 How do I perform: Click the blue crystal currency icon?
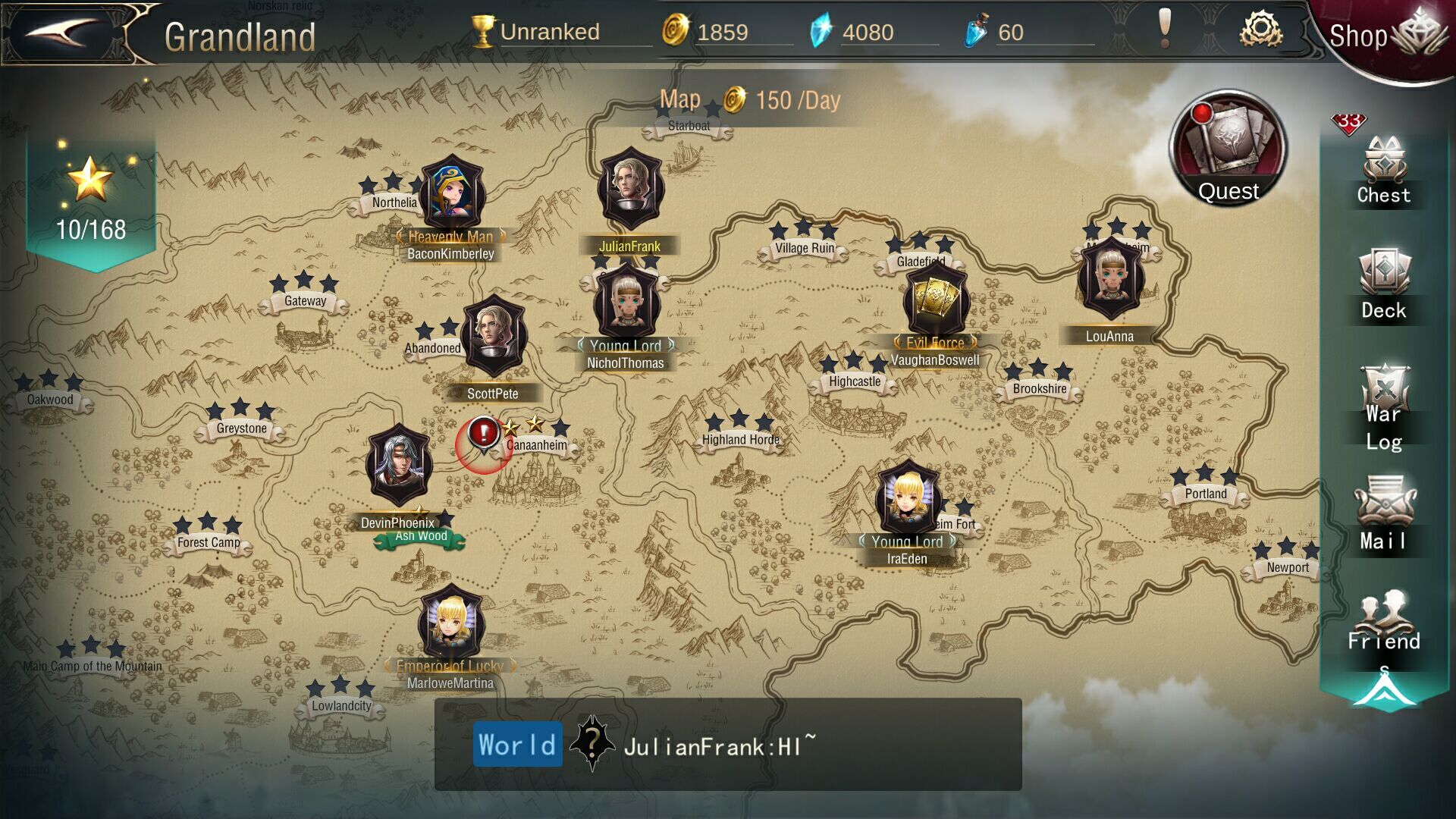821,32
